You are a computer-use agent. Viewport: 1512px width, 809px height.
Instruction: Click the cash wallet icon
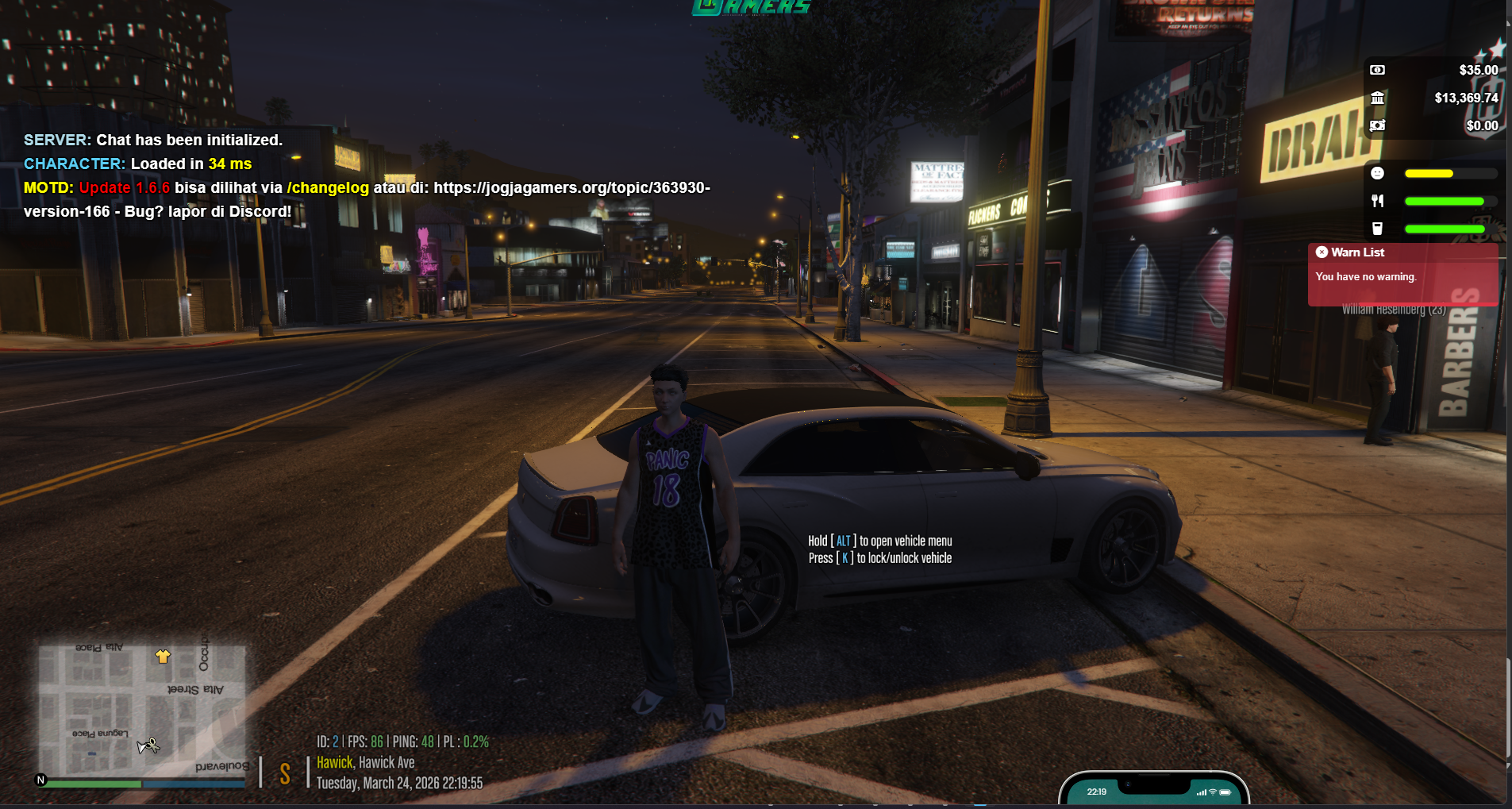coord(1377,71)
